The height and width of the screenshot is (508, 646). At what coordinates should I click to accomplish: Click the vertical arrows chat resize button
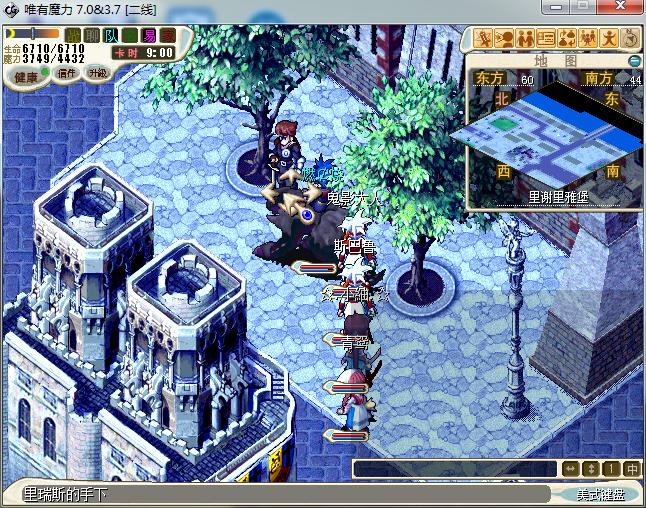[591, 468]
